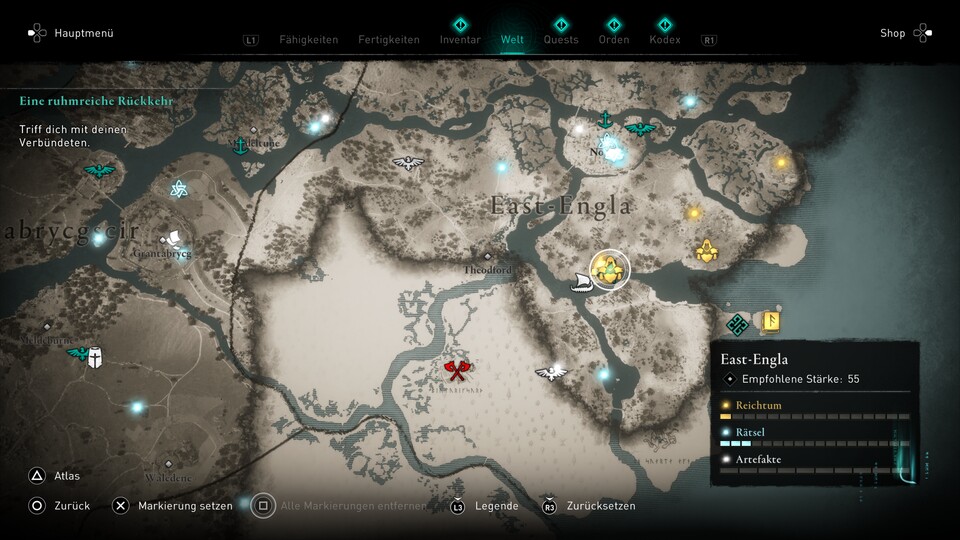Click the teal triangle knot marker near Grantabrycg
The width and height of the screenshot is (960, 540).
pos(179,189)
